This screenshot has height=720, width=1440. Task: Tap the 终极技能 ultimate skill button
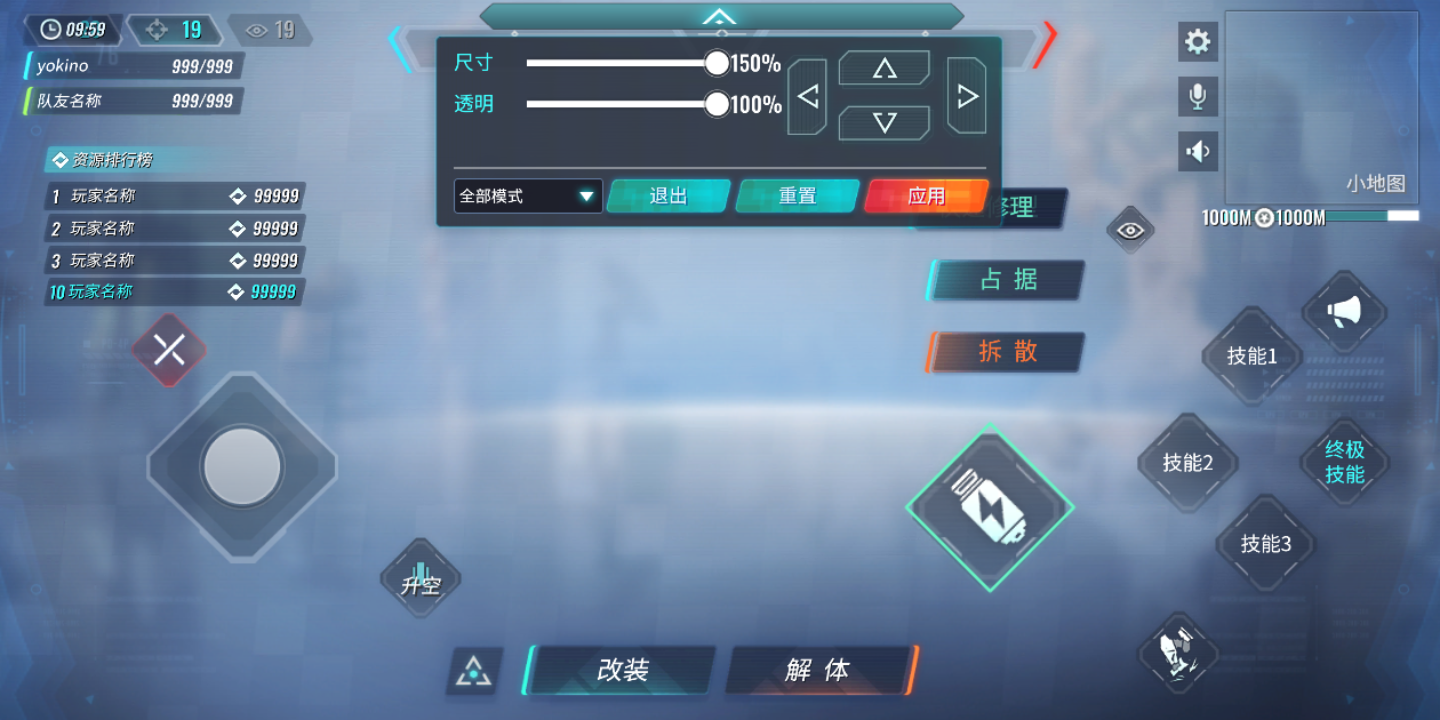(1345, 463)
